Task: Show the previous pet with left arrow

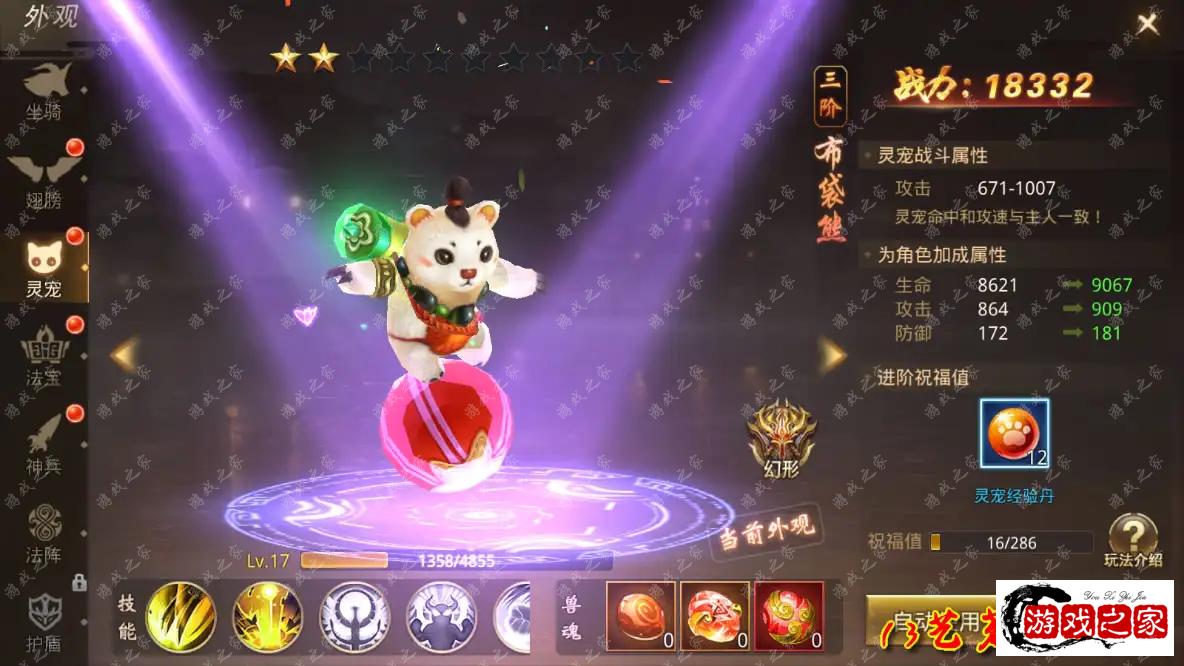Action: tap(123, 354)
